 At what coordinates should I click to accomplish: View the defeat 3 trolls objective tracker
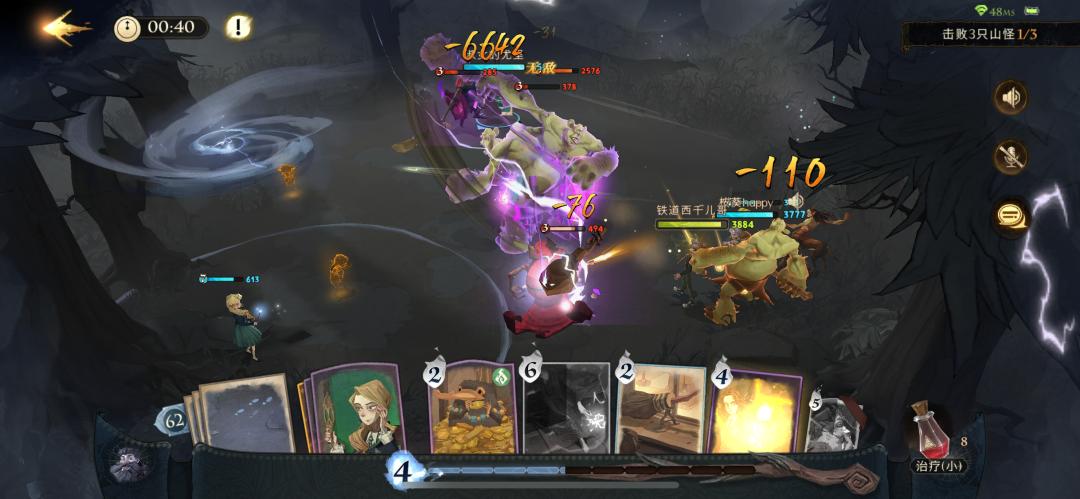pos(988,35)
